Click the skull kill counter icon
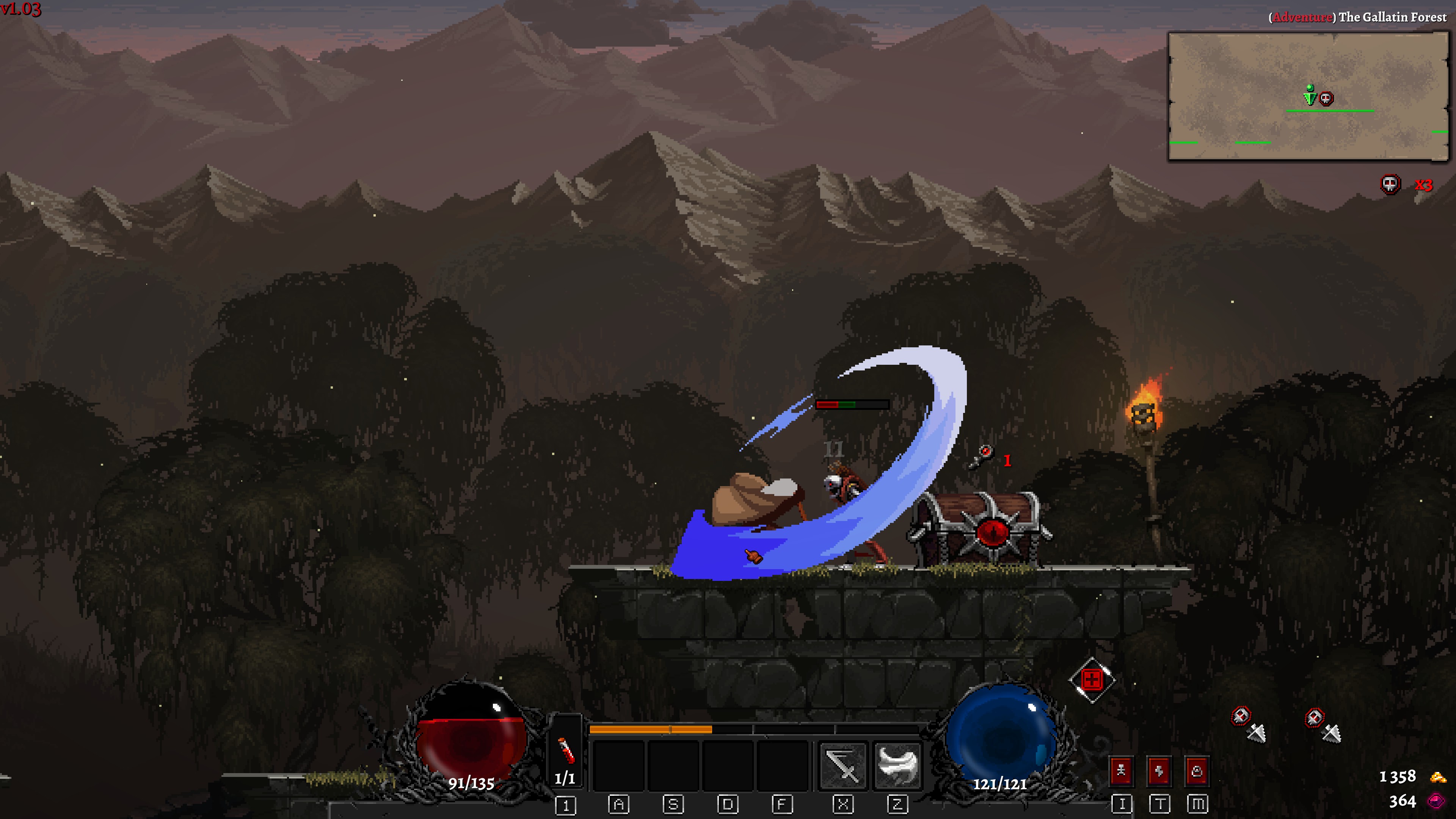Screen dimensions: 1456x819 pos(1390,184)
